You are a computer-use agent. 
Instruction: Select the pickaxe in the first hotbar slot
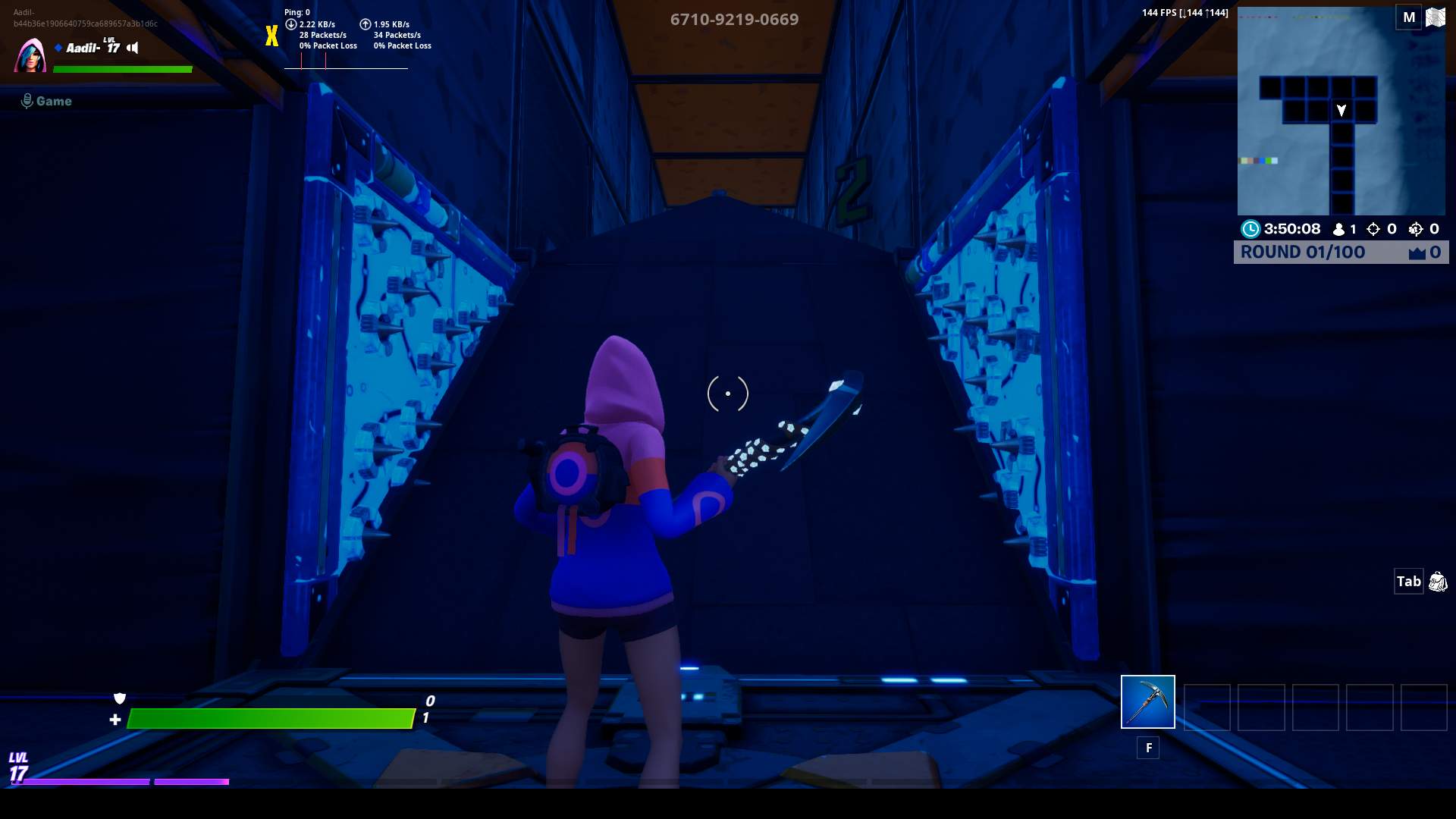(1147, 701)
